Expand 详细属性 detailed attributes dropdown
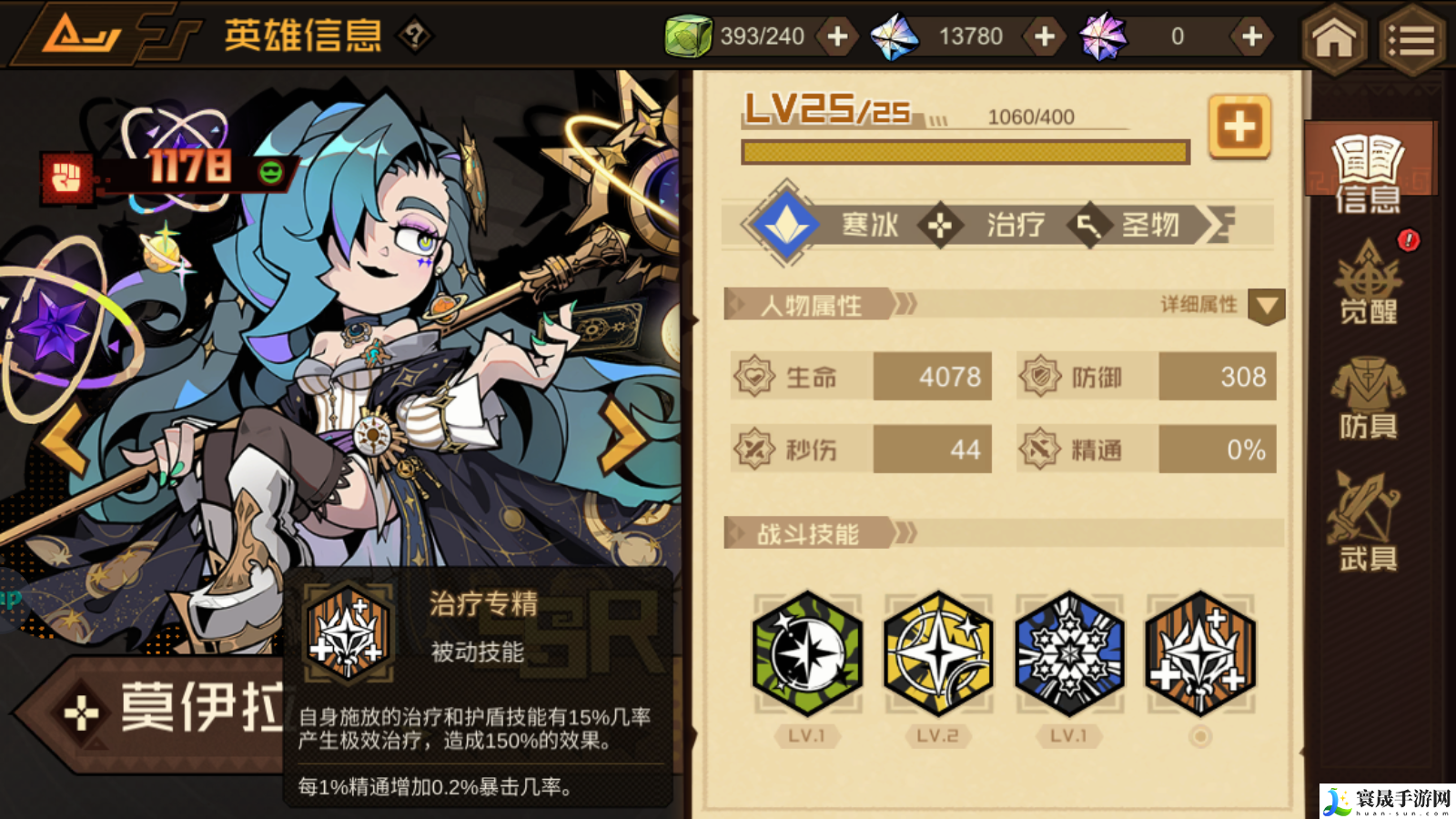Screen dimensions: 1456x819 1266,306
